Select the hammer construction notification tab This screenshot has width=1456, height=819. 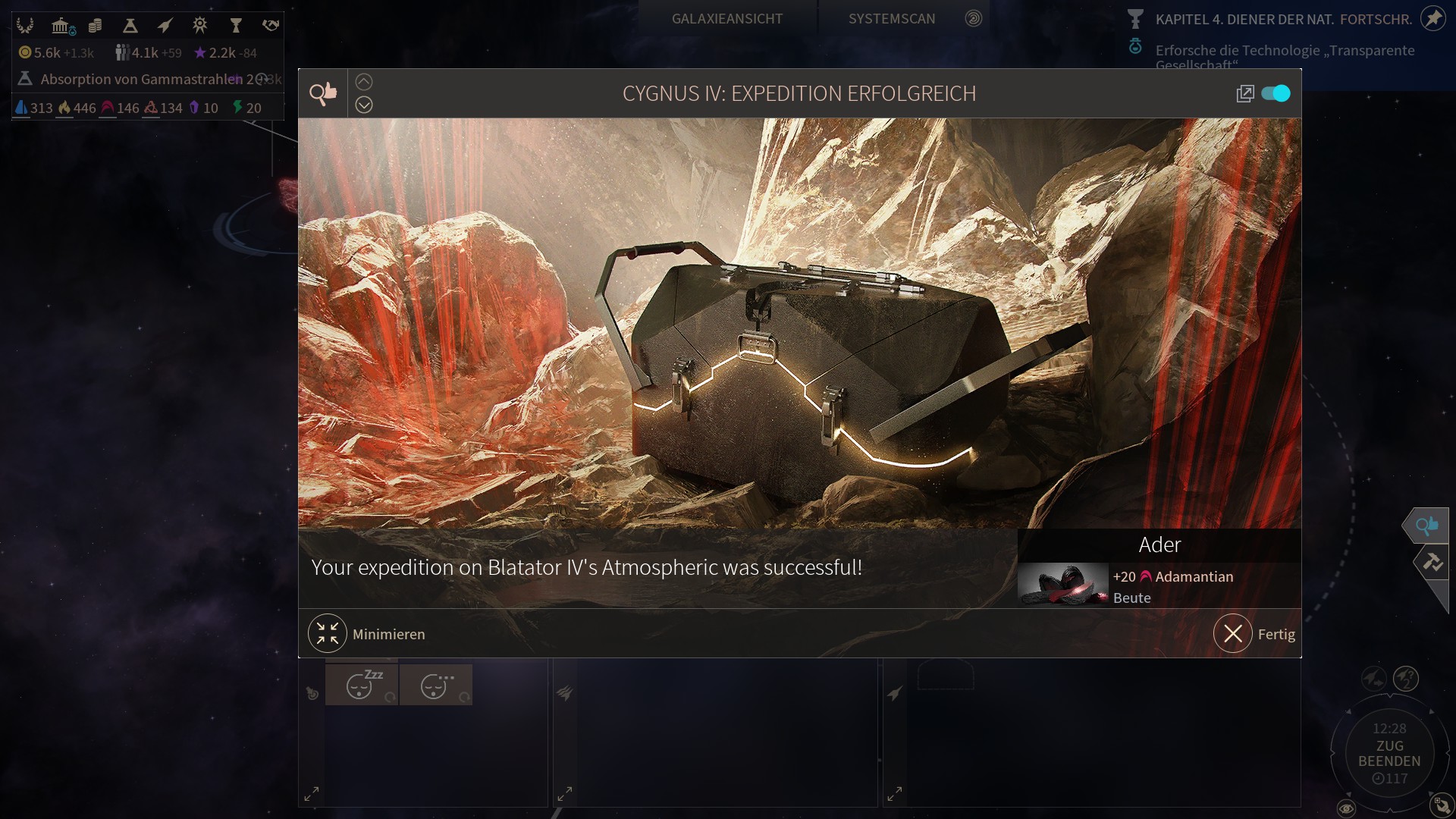point(1432,562)
